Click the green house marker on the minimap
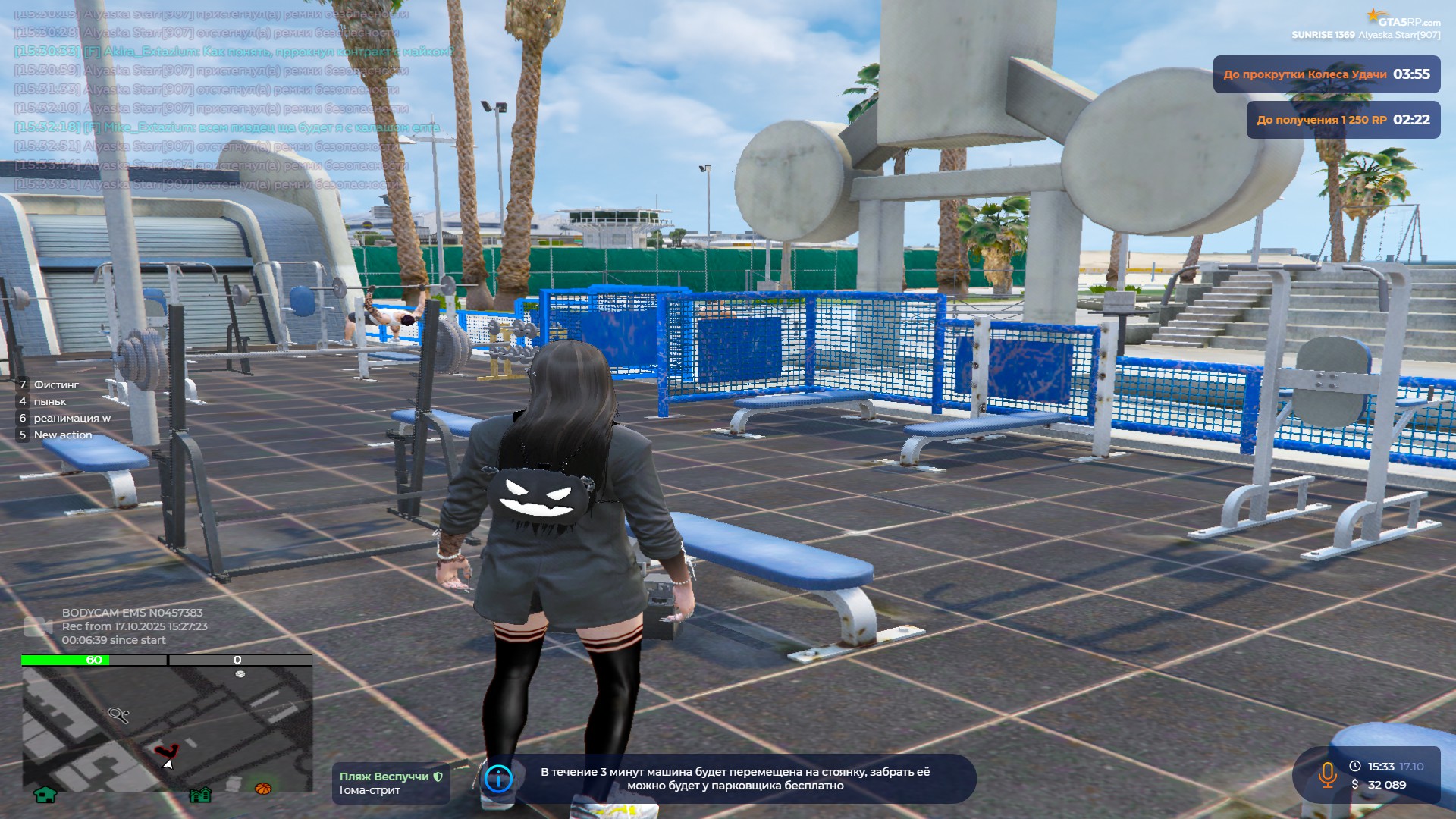The width and height of the screenshot is (1456, 819). 45,794
